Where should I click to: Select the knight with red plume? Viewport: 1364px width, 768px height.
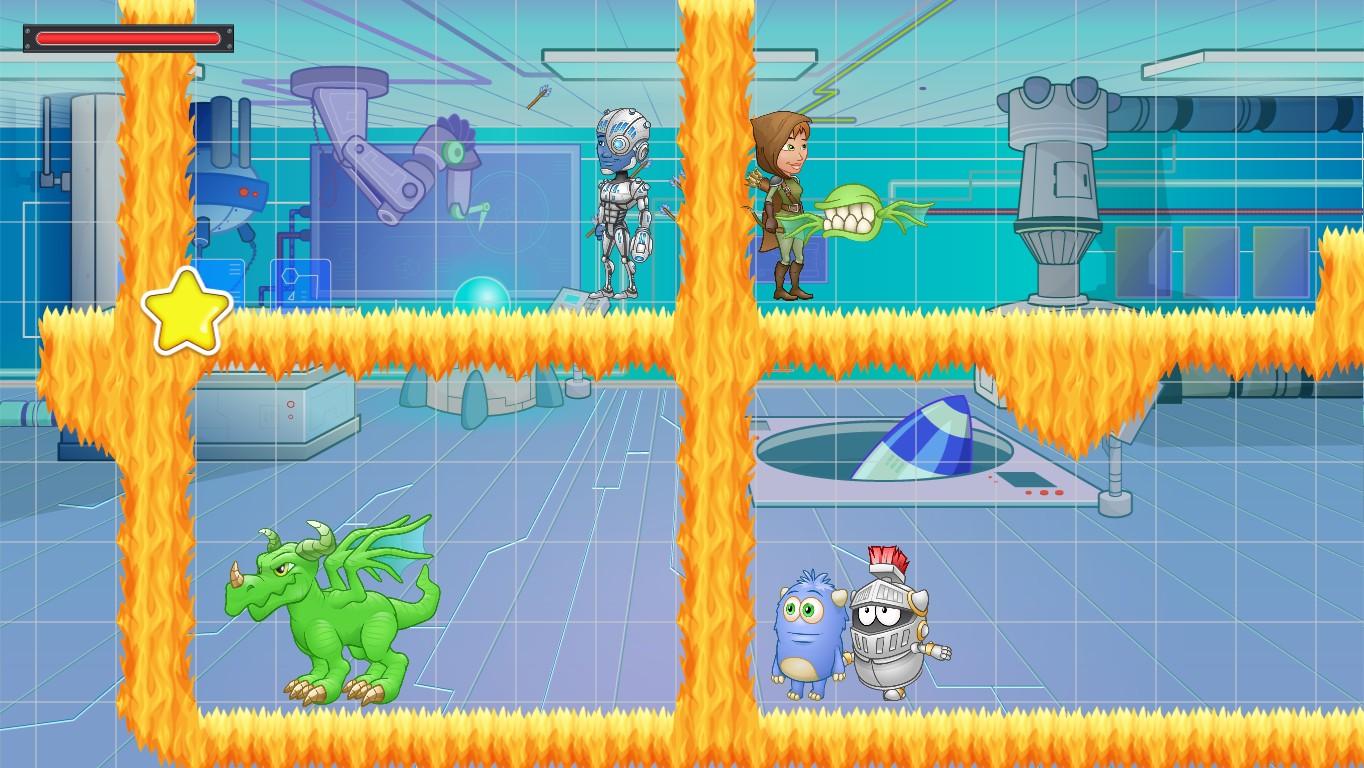coord(890,620)
